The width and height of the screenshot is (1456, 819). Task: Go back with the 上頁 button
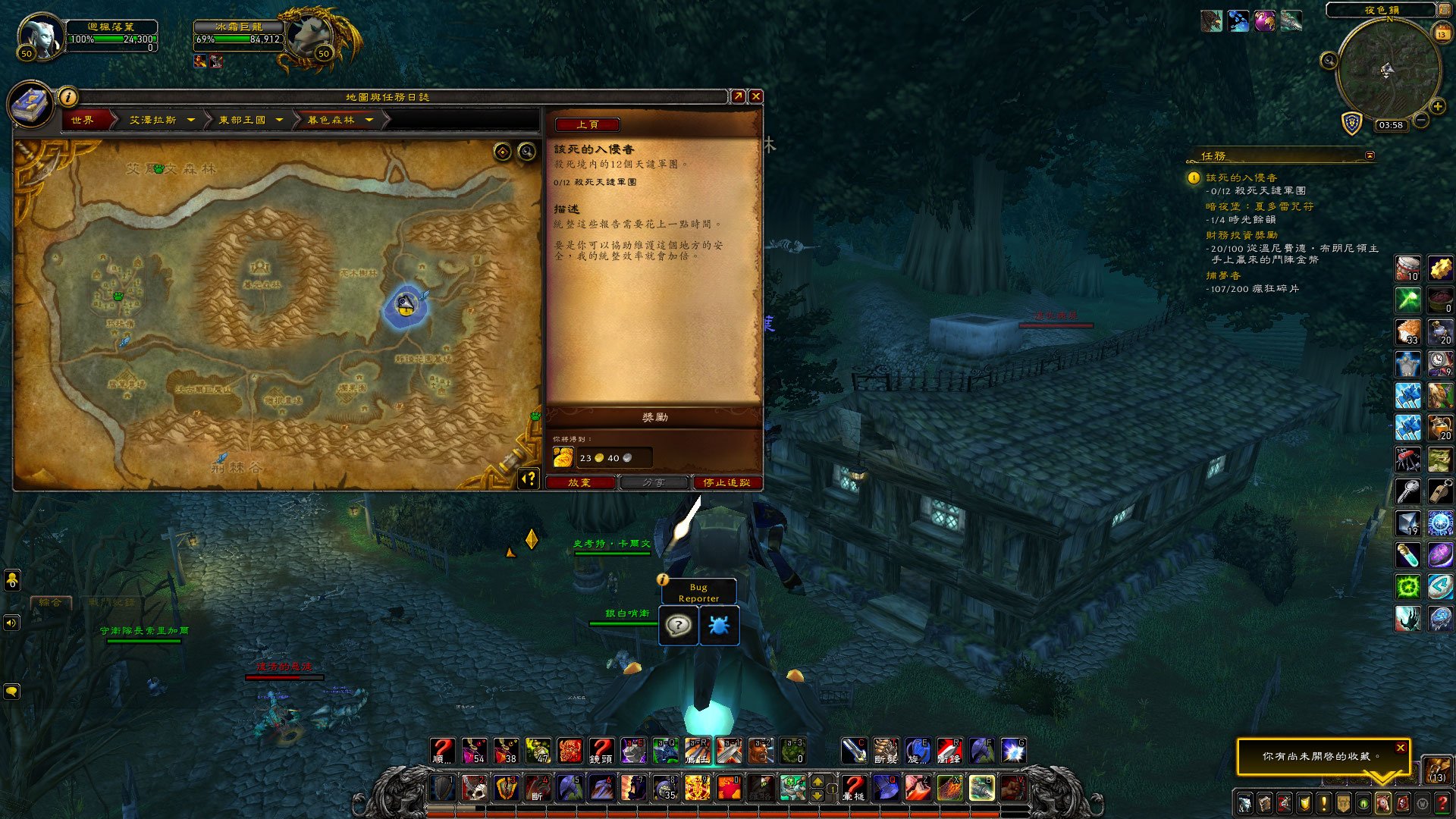pos(587,124)
